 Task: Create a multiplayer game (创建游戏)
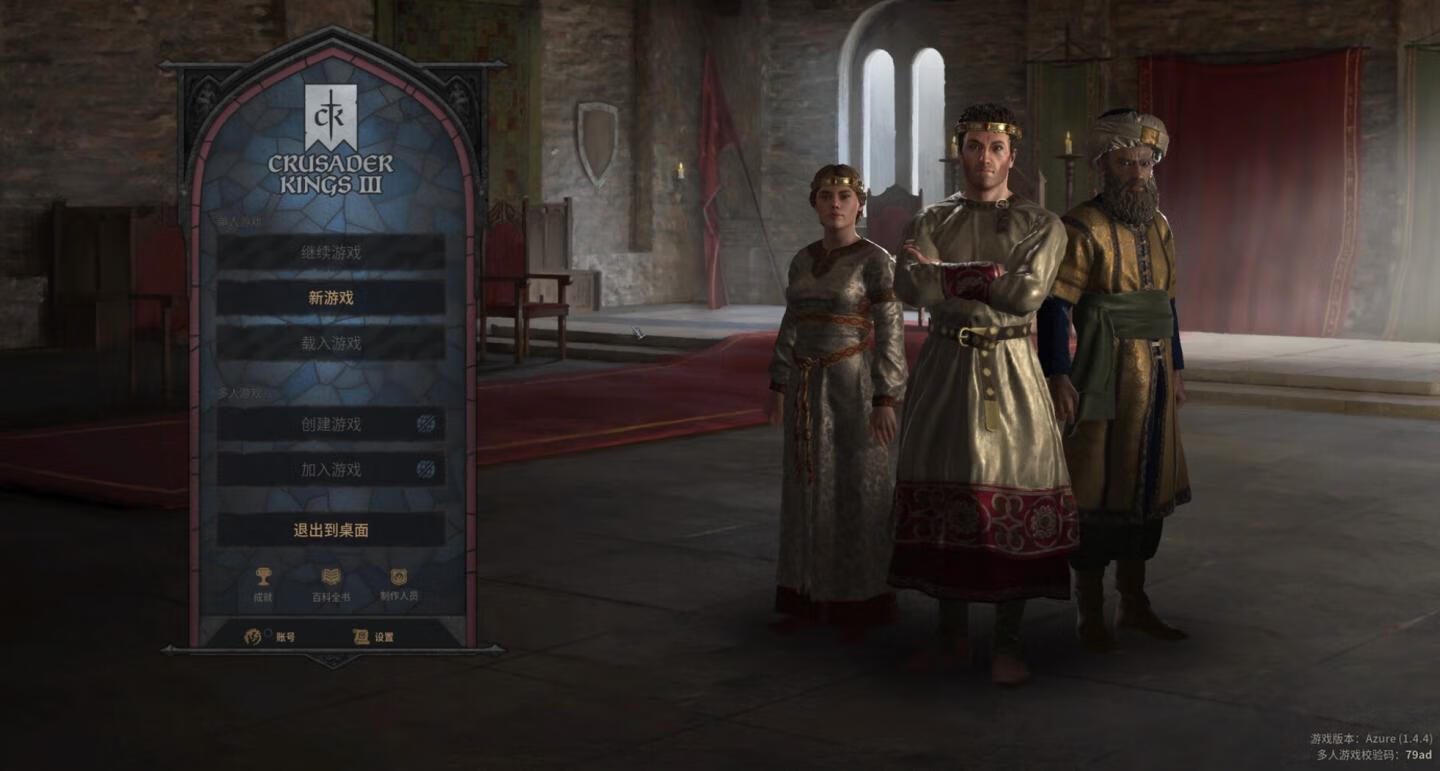click(x=331, y=424)
